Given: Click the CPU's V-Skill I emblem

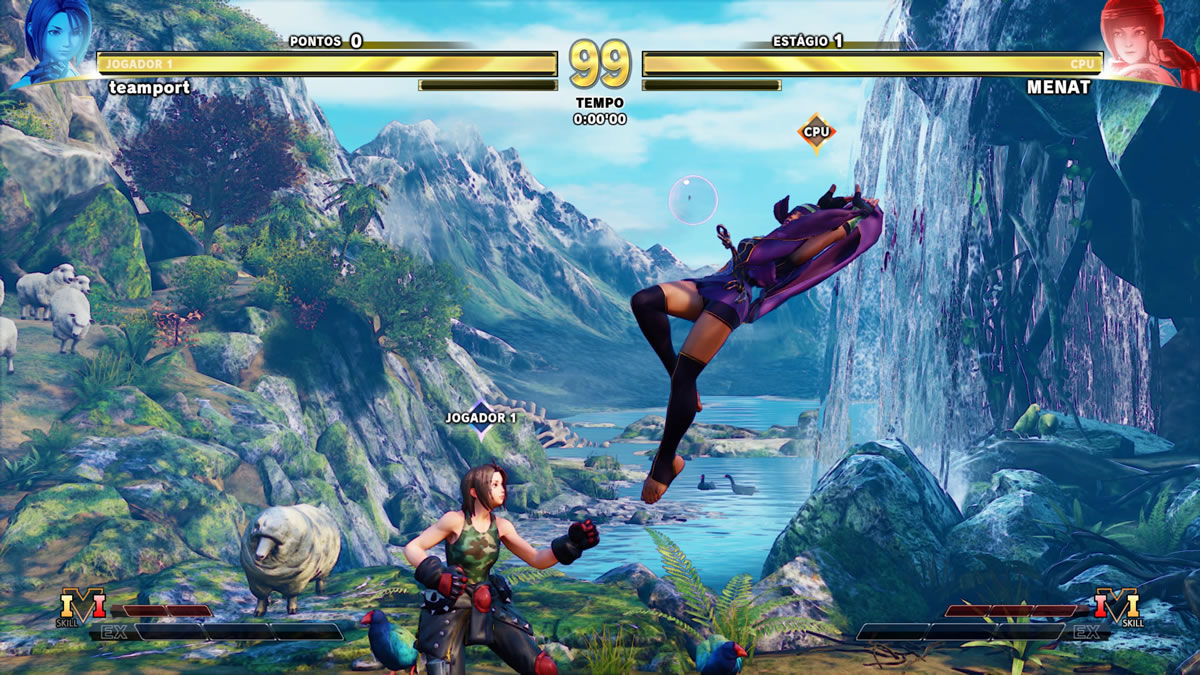Looking at the screenshot, I should pyautogui.click(x=1116, y=606).
